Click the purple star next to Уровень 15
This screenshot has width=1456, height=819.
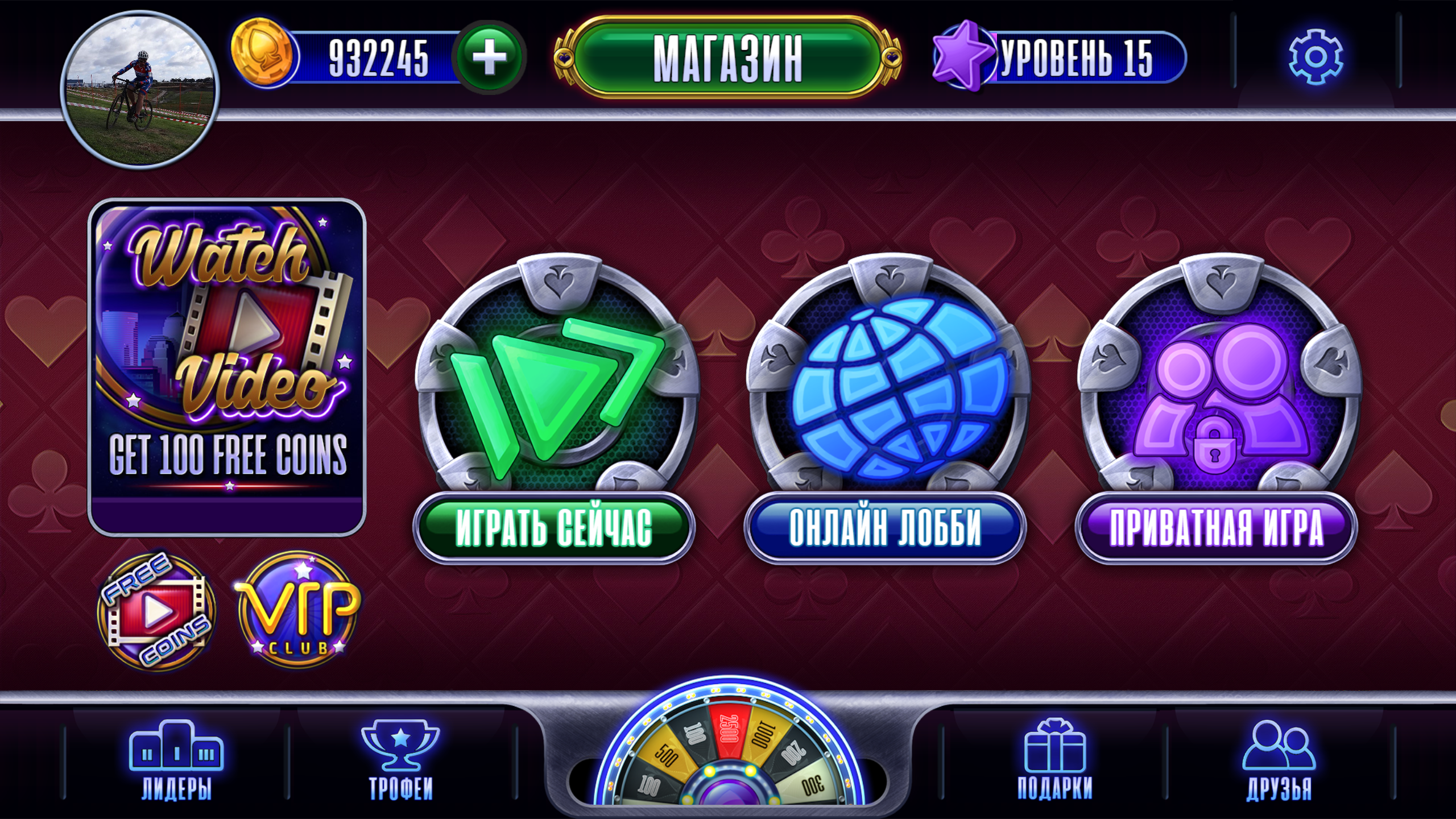(x=964, y=54)
